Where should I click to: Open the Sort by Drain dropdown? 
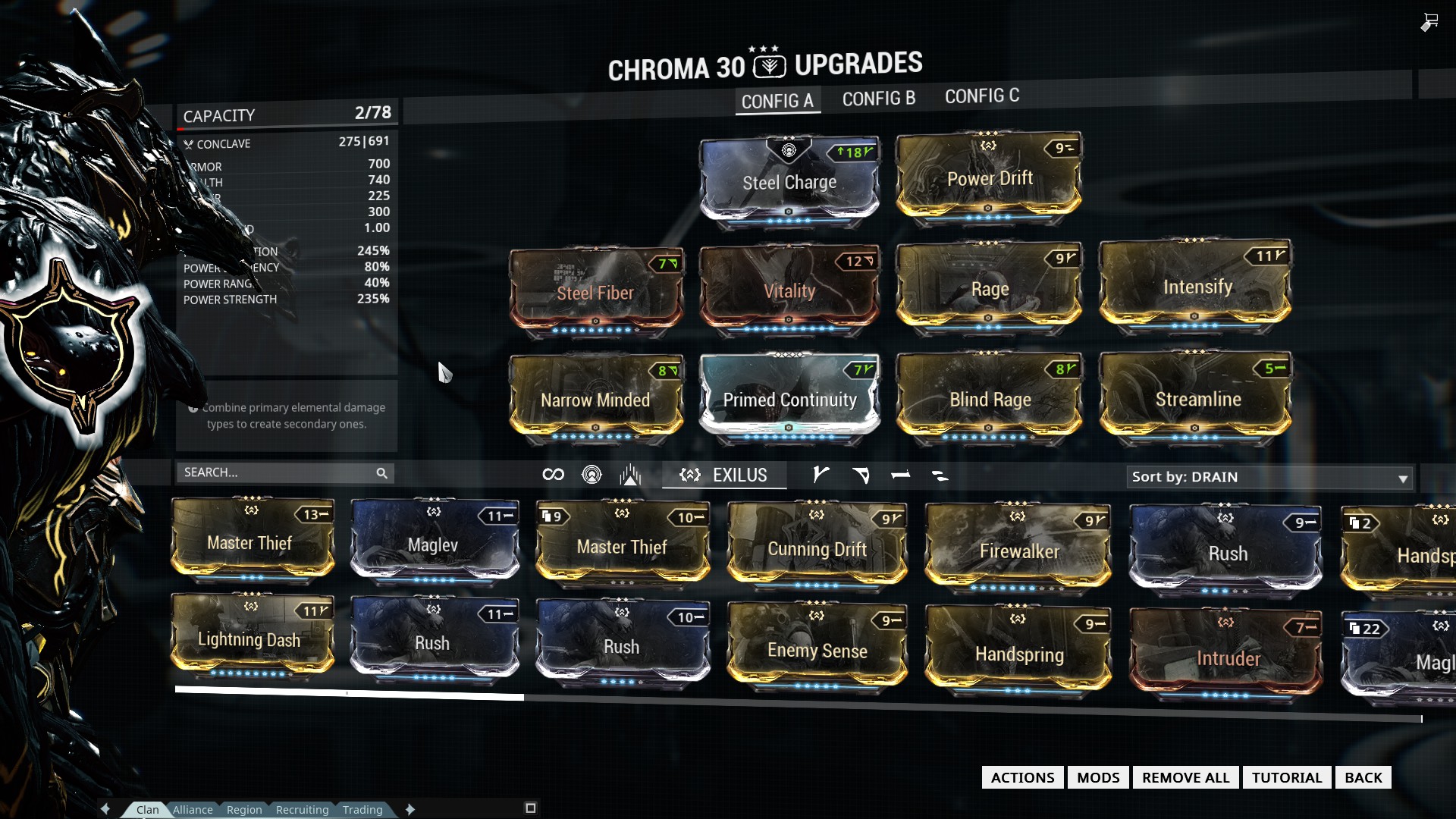click(1269, 477)
